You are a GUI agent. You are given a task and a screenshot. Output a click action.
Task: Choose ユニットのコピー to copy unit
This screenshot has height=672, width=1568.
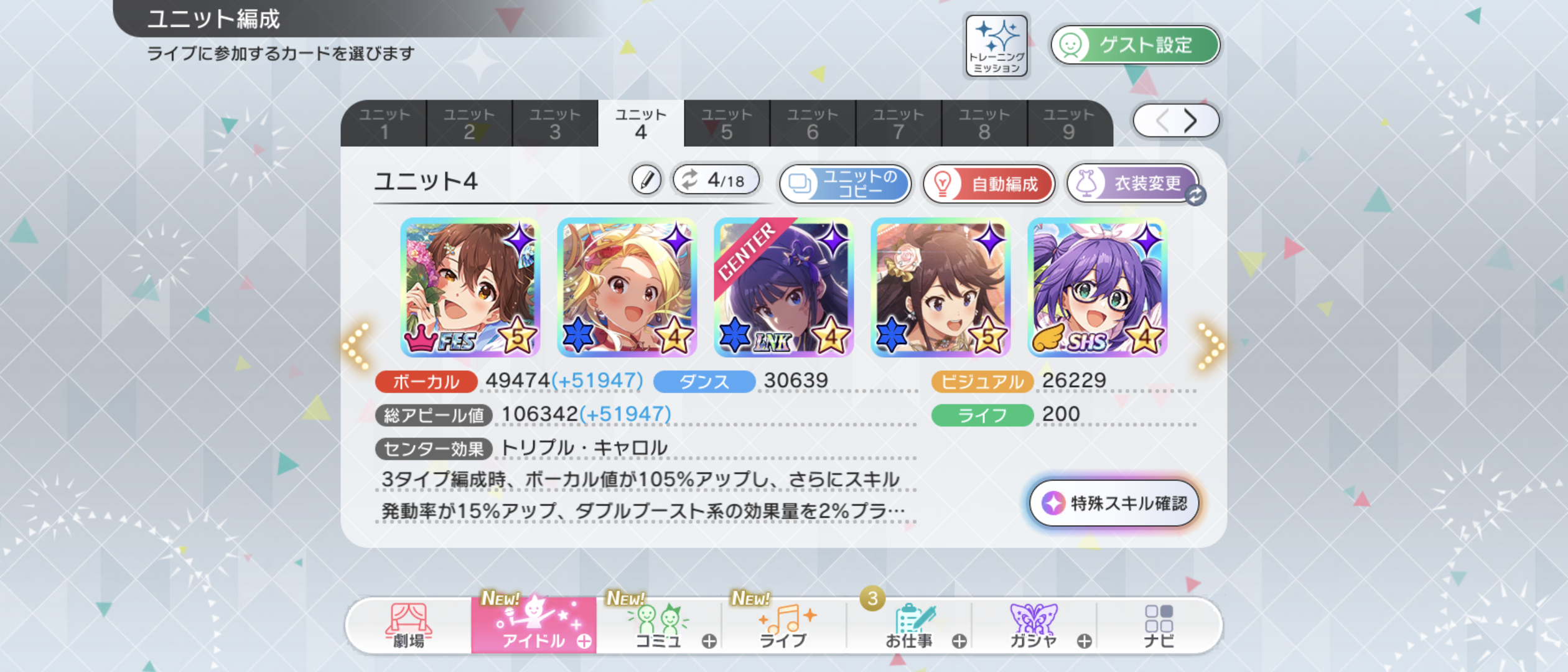point(845,184)
